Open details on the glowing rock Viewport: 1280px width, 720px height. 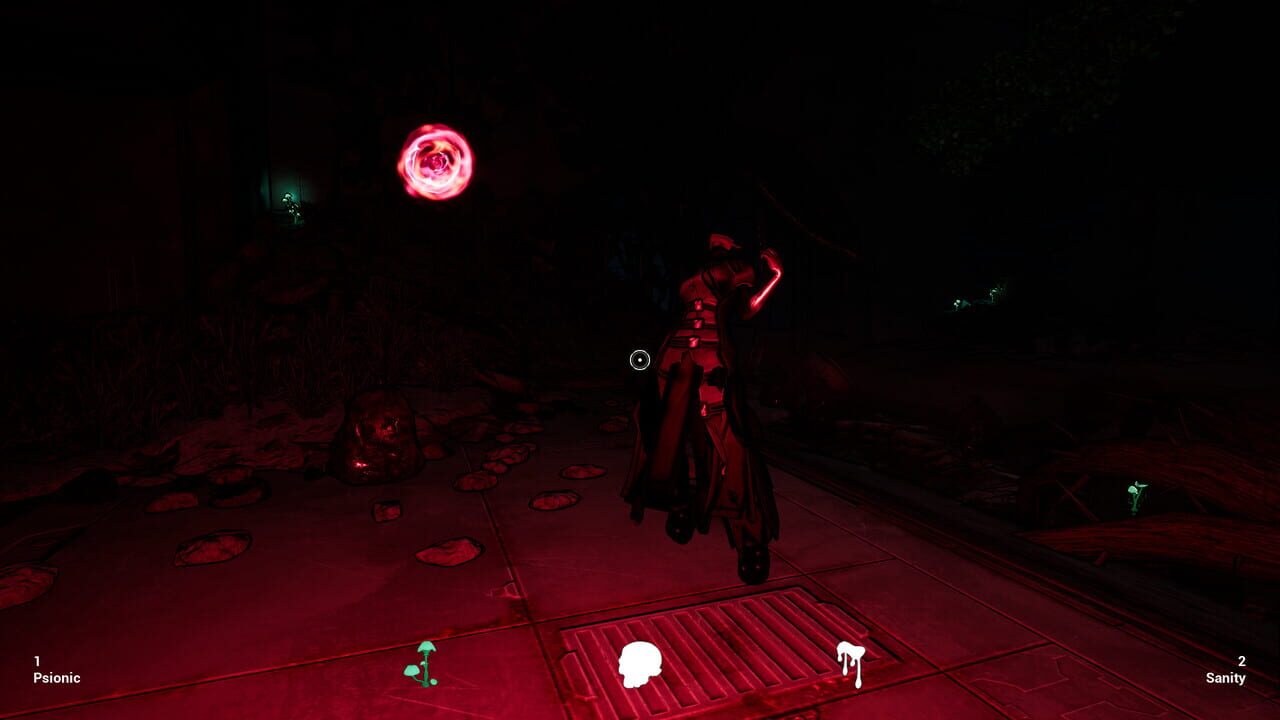[x=378, y=438]
